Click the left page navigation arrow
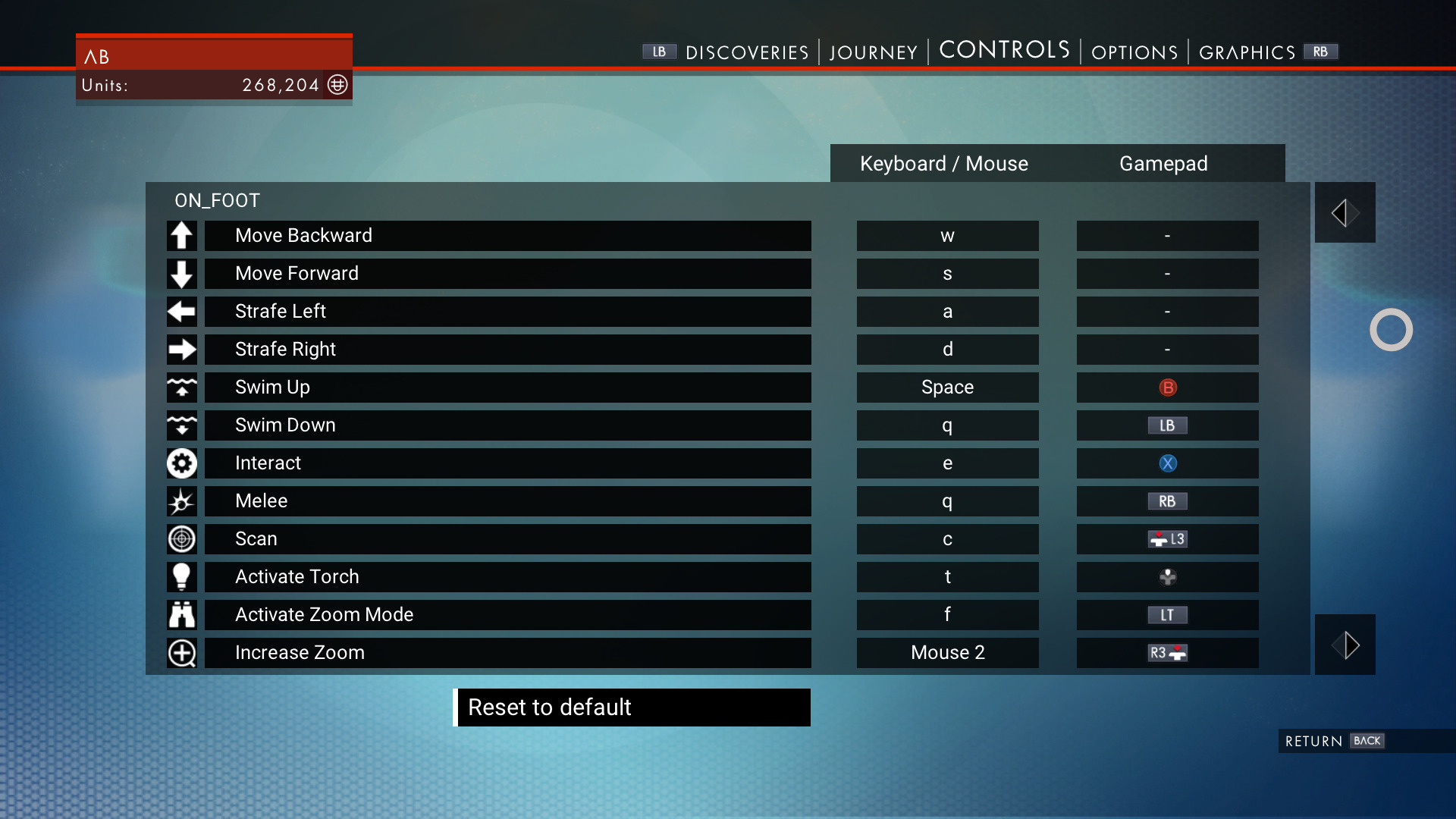The image size is (1456, 819). (1345, 212)
